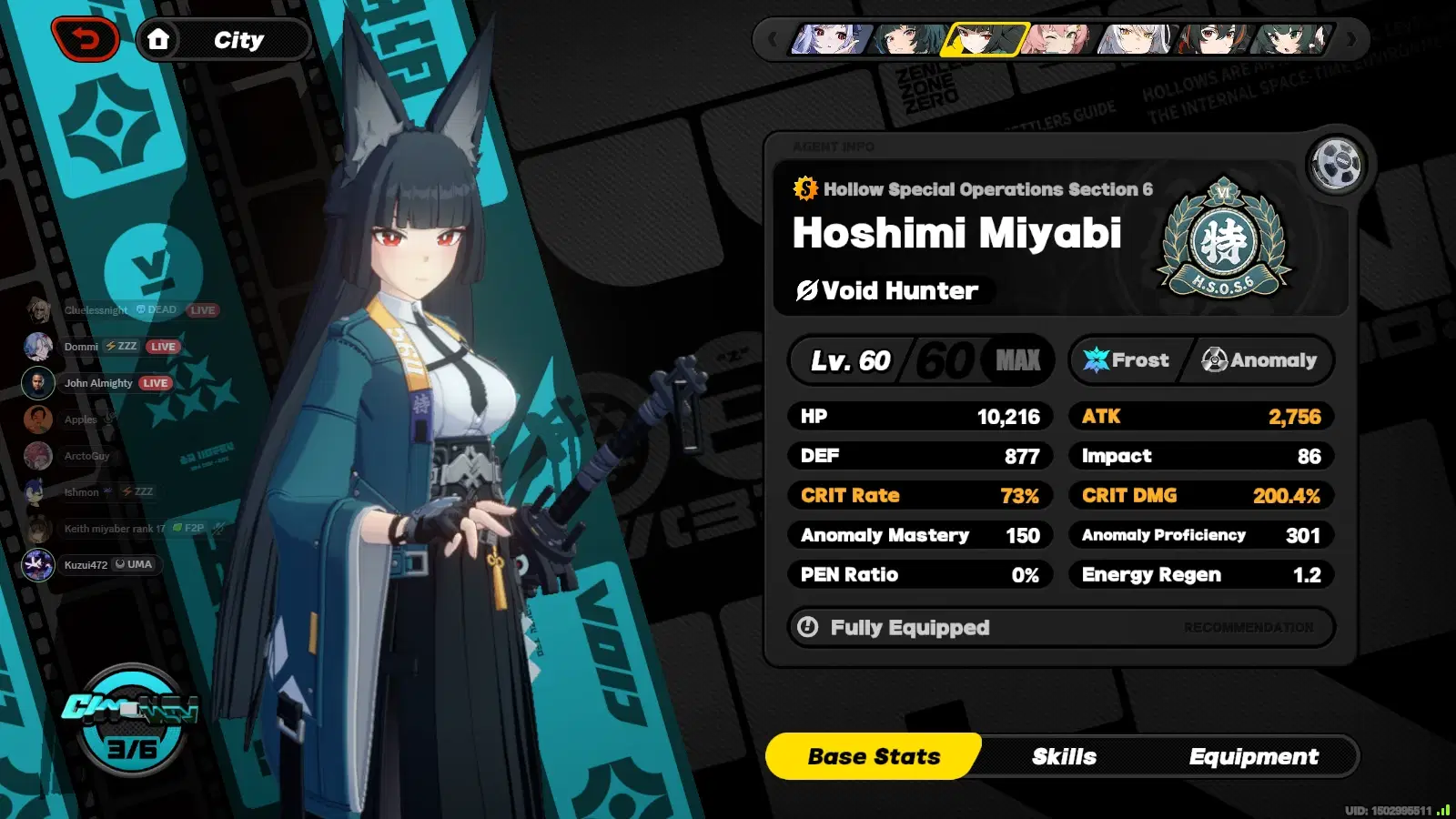The width and height of the screenshot is (1456, 819).
Task: Click the red return arrow icon
Action: [x=86, y=38]
